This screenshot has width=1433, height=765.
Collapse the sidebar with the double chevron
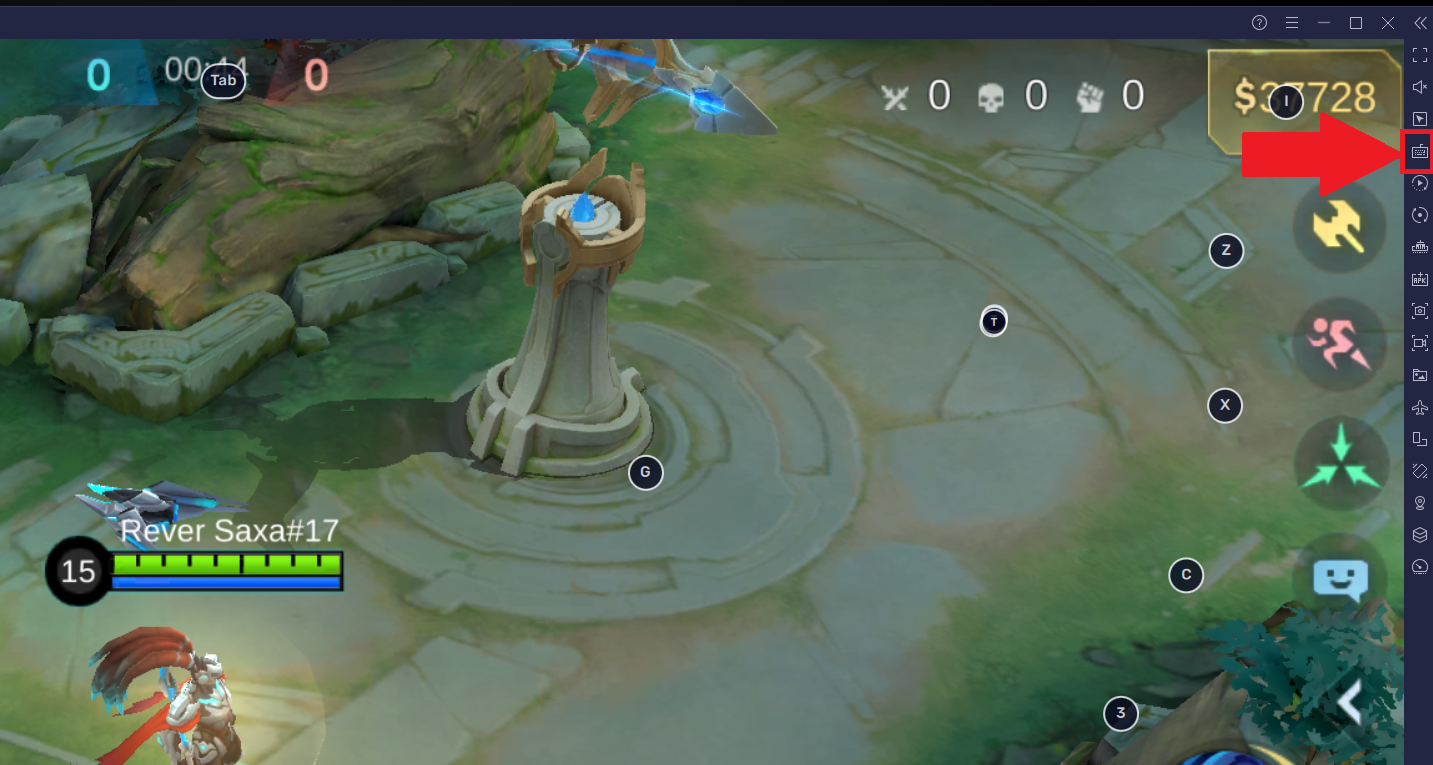[1419, 22]
